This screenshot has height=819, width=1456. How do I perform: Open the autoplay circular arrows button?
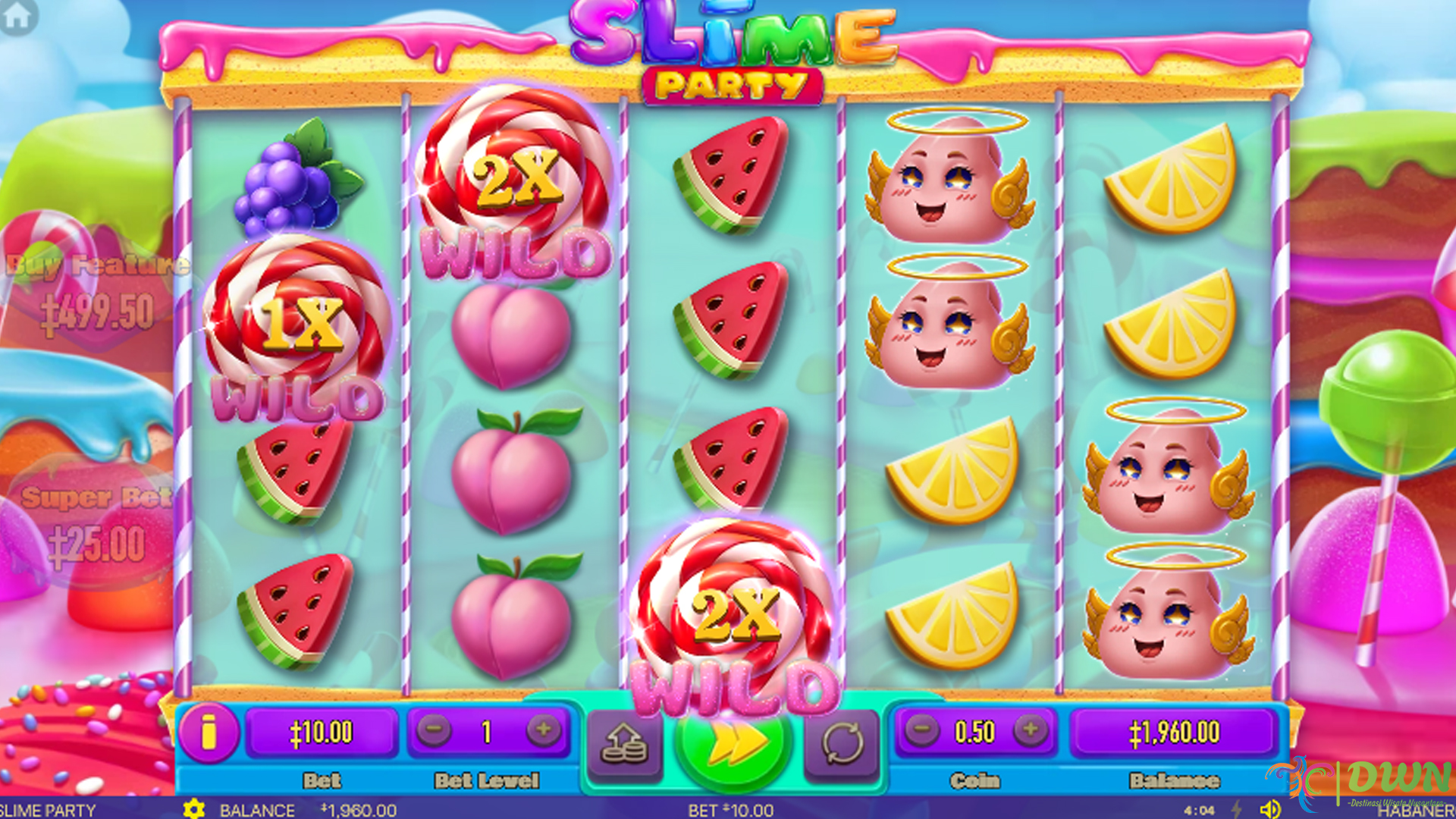pyautogui.click(x=842, y=745)
